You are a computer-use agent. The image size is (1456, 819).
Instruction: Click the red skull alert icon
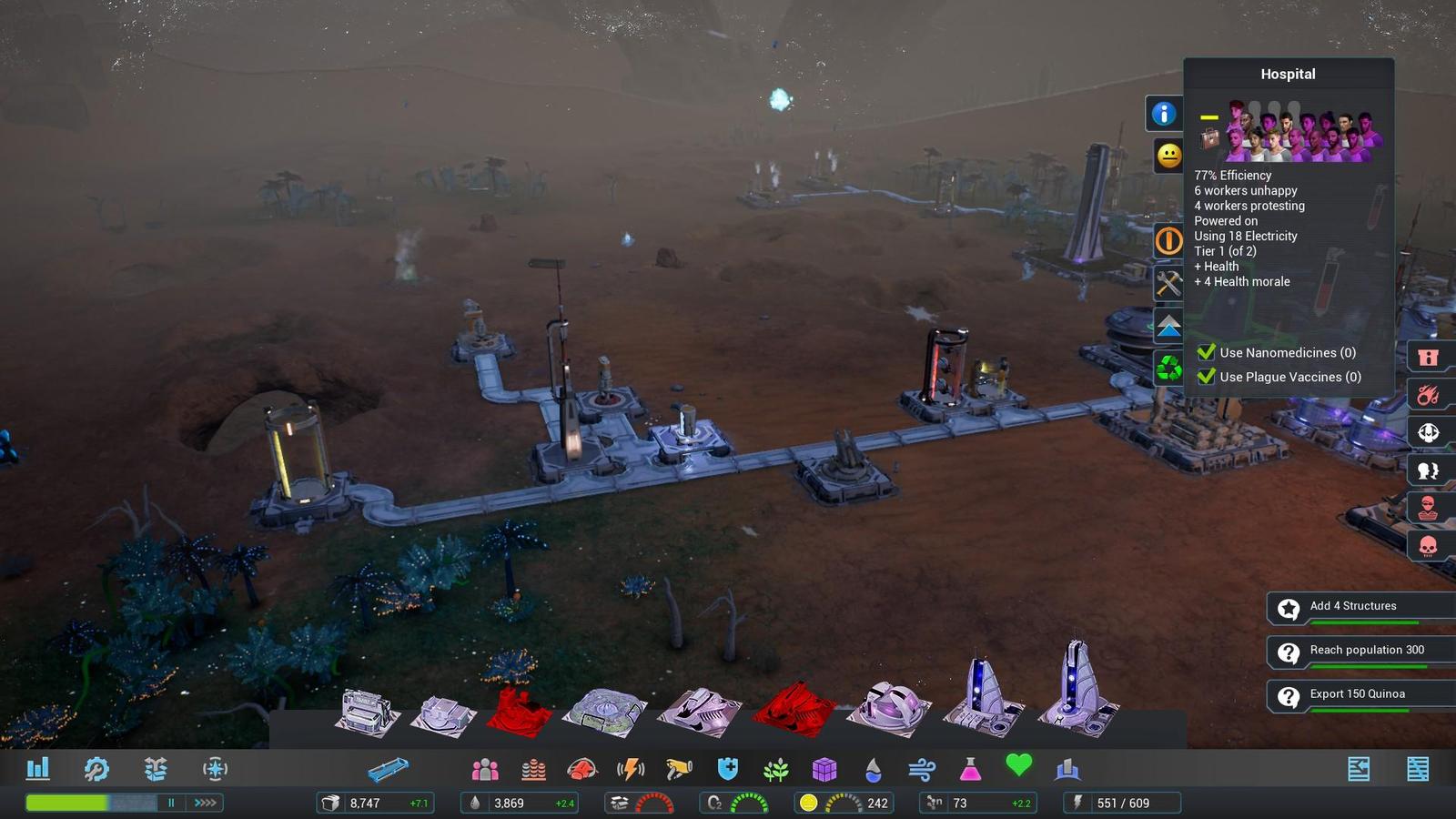[x=1428, y=545]
